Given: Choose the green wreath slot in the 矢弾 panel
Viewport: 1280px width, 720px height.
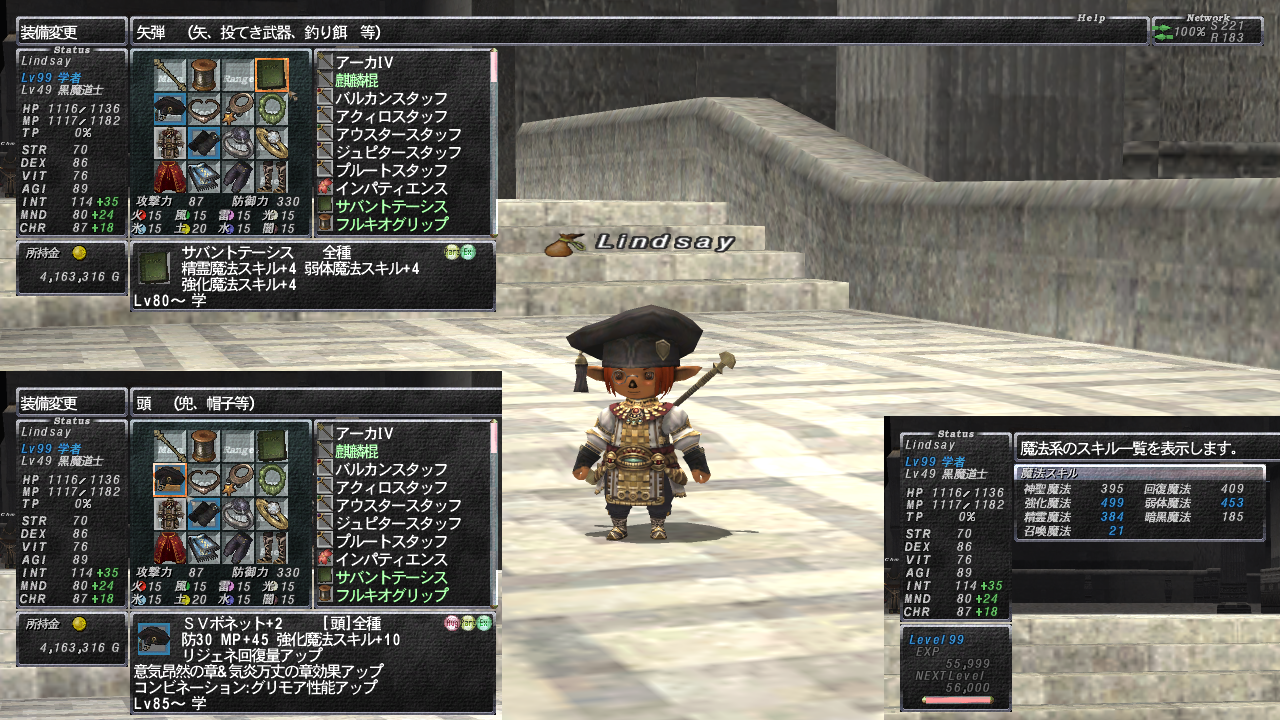Looking at the screenshot, I should (272, 108).
